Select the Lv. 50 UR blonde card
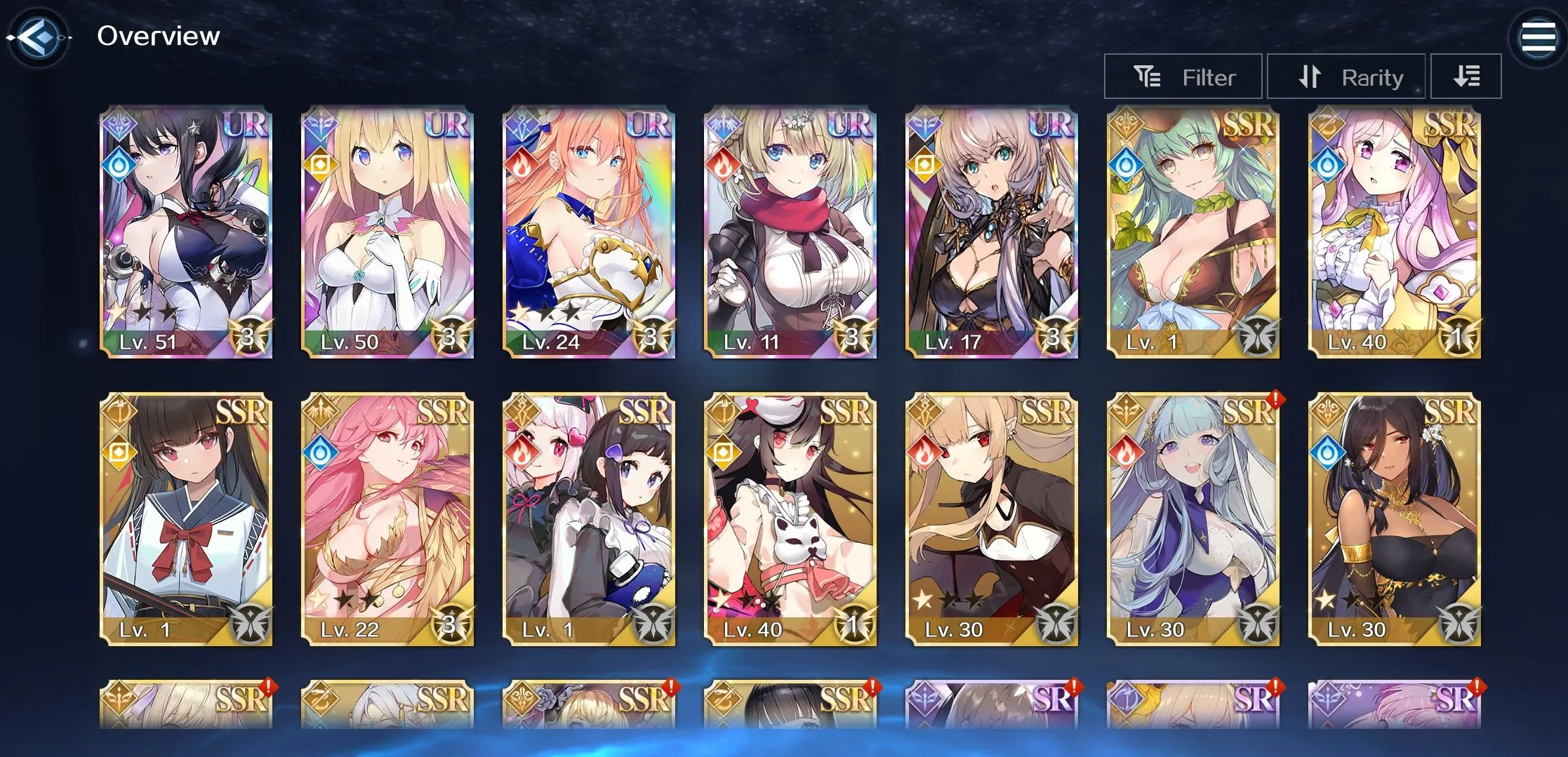Image resolution: width=1568 pixels, height=757 pixels. click(387, 233)
